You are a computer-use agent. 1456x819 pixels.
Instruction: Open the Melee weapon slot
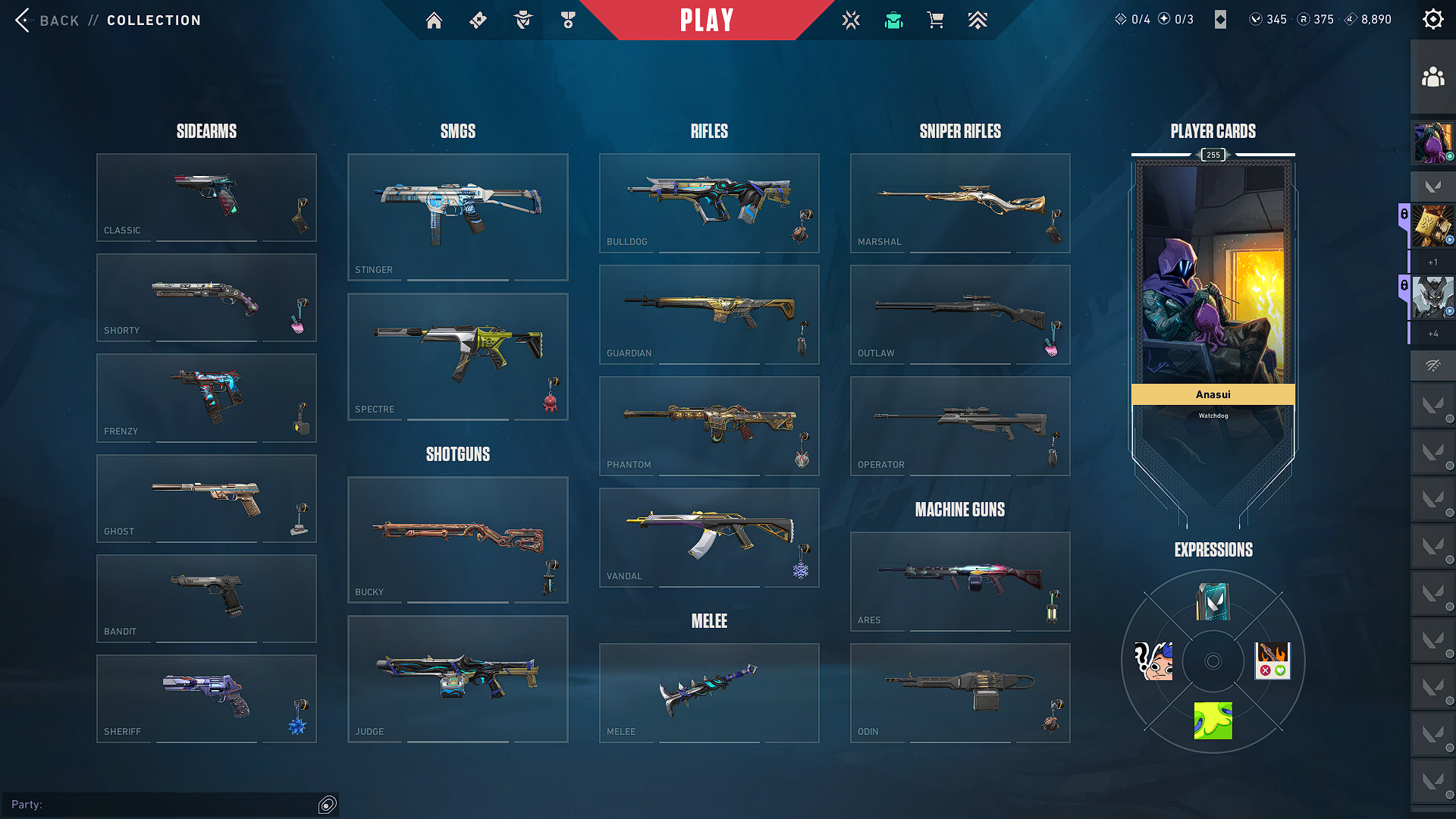tap(708, 692)
